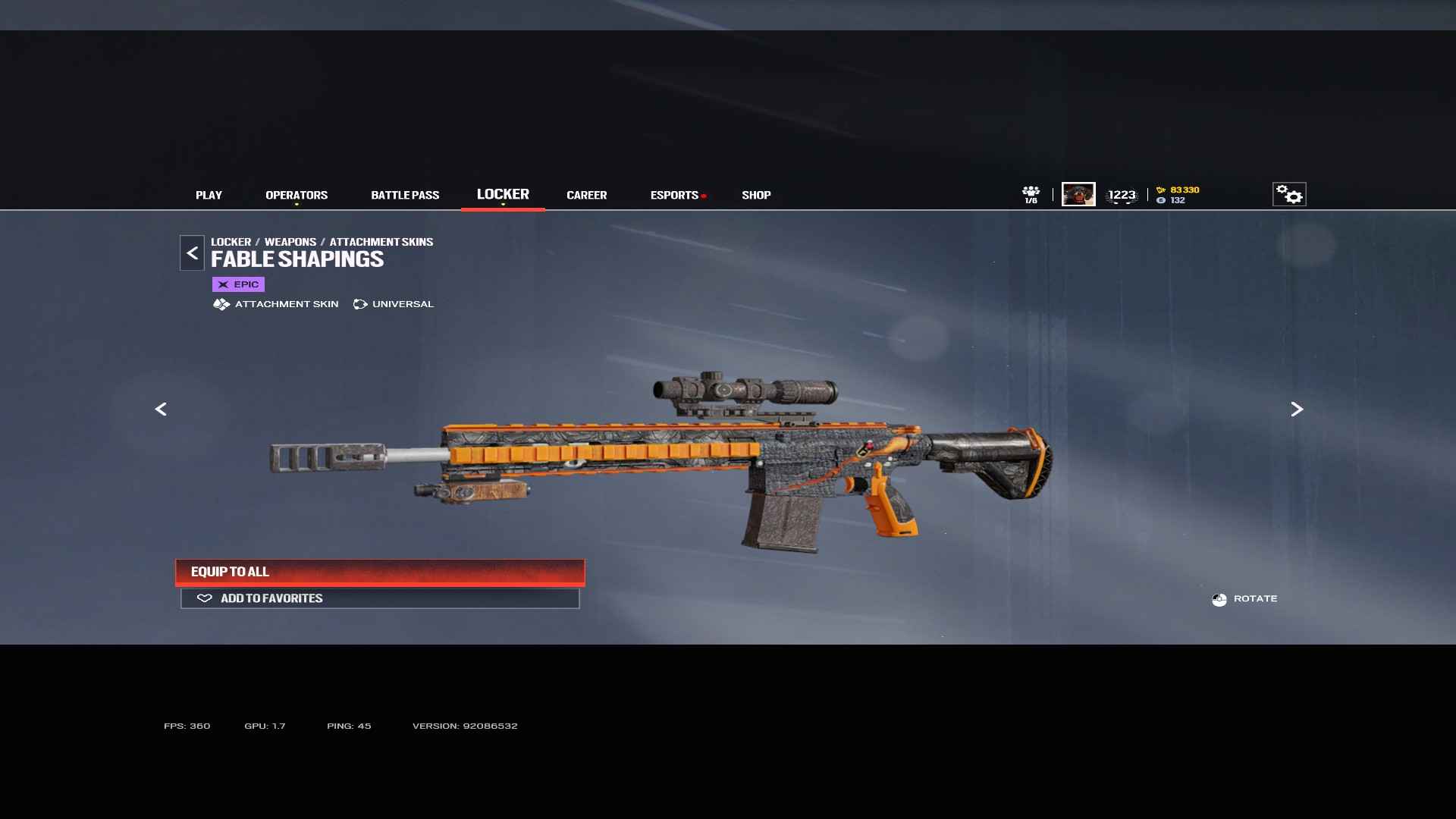Go to the Battle Pass tab
Screen dimensions: 1456x819
point(405,195)
